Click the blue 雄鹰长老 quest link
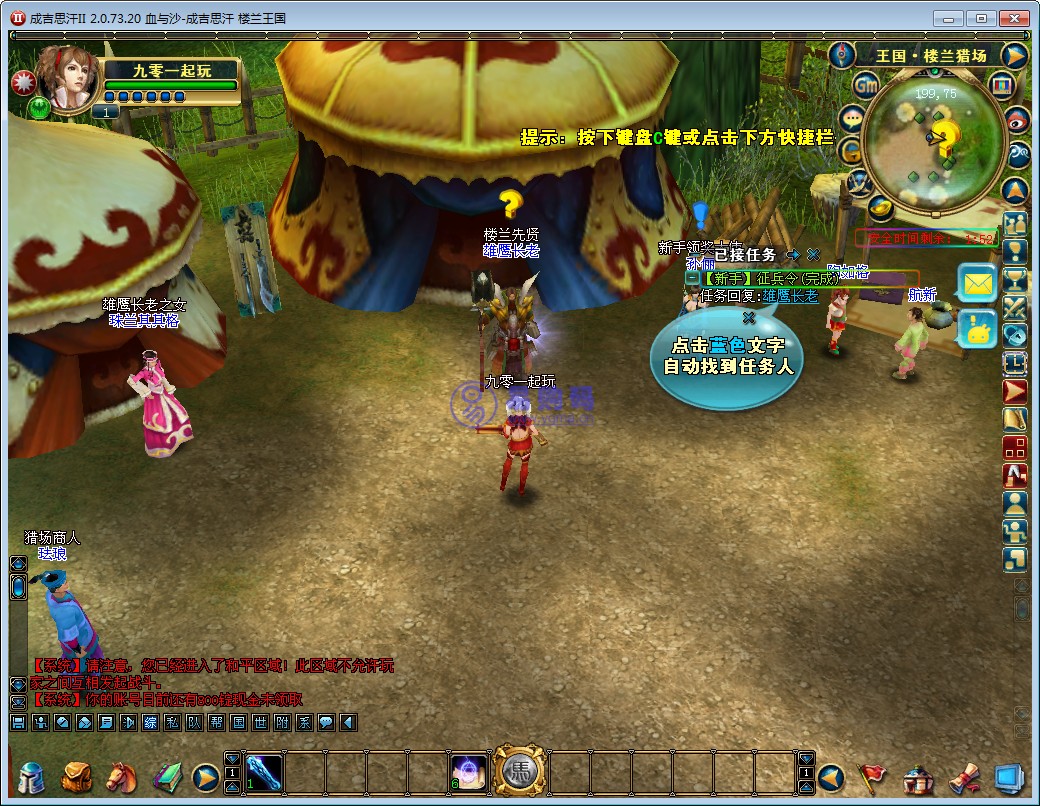This screenshot has height=806, width=1040. (x=790, y=296)
